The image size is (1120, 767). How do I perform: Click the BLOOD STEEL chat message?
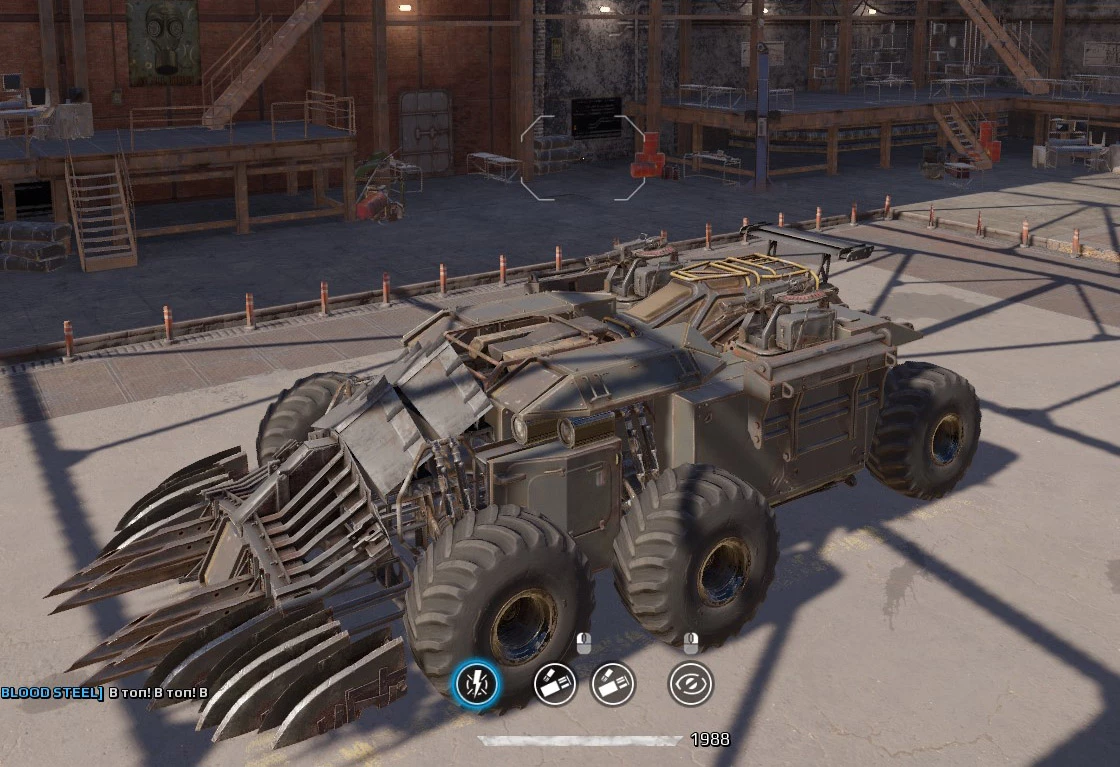pyautogui.click(x=104, y=692)
